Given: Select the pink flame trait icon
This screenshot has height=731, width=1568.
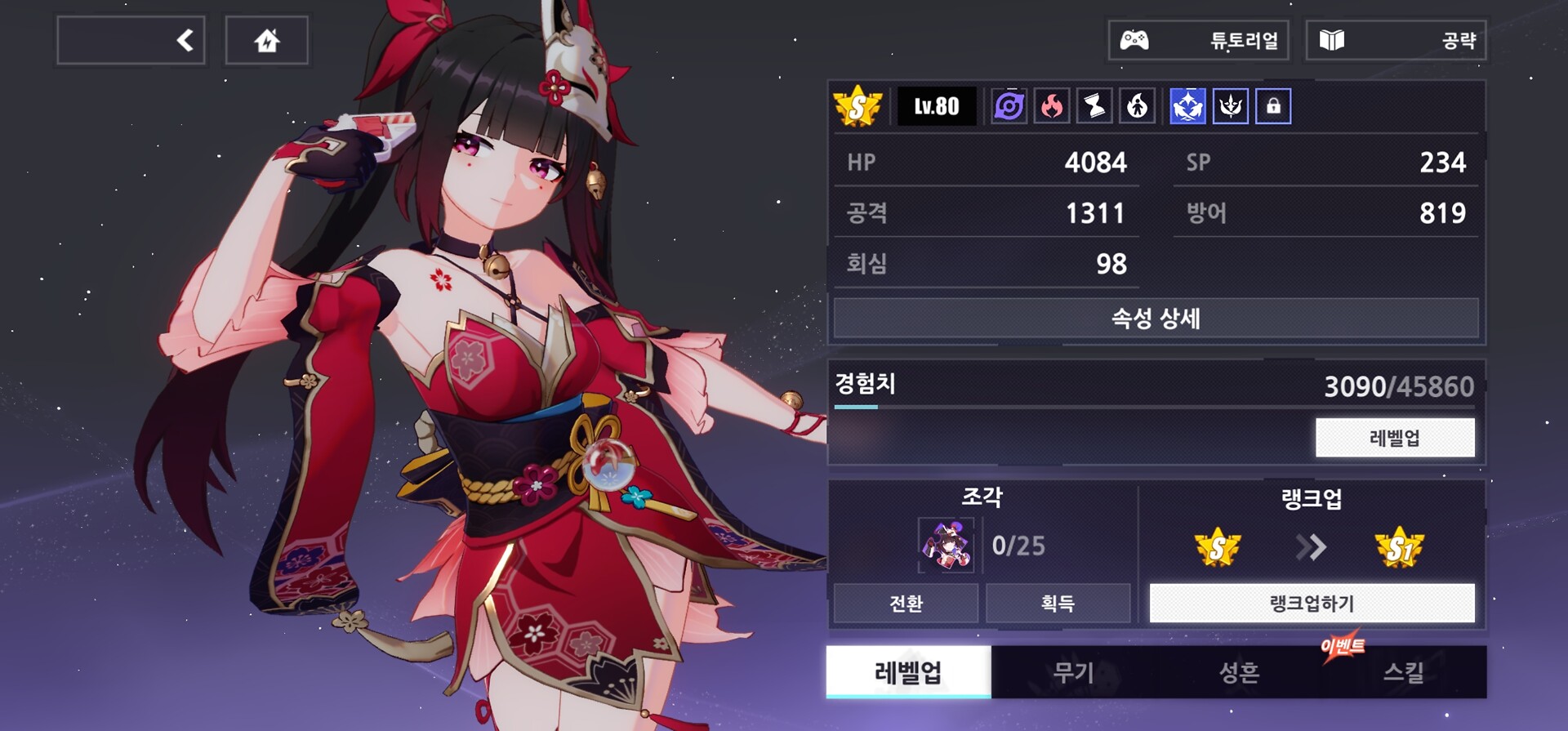Looking at the screenshot, I should tap(1052, 106).
